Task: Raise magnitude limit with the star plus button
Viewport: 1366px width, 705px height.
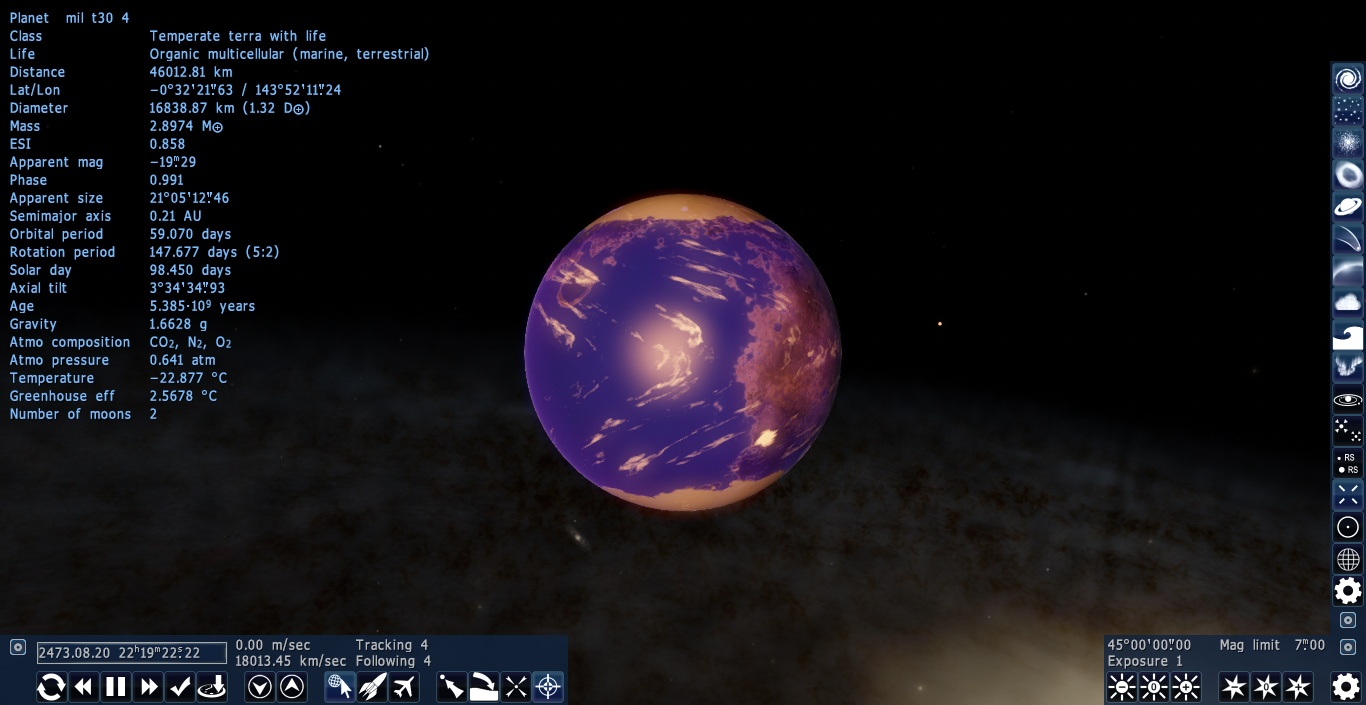Action: click(x=1298, y=687)
